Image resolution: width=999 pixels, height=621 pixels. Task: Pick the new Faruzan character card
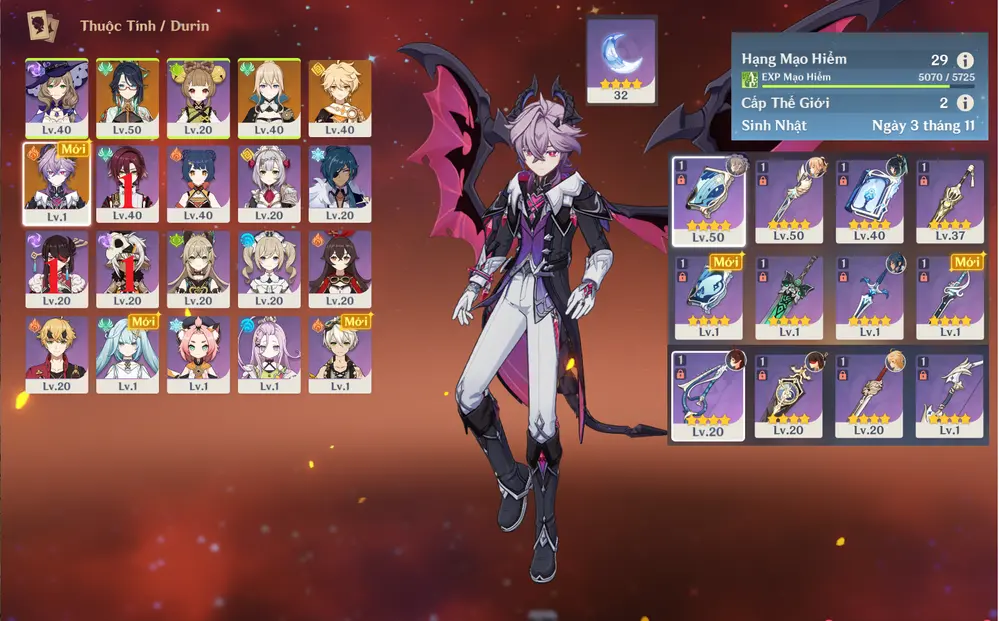click(x=127, y=354)
